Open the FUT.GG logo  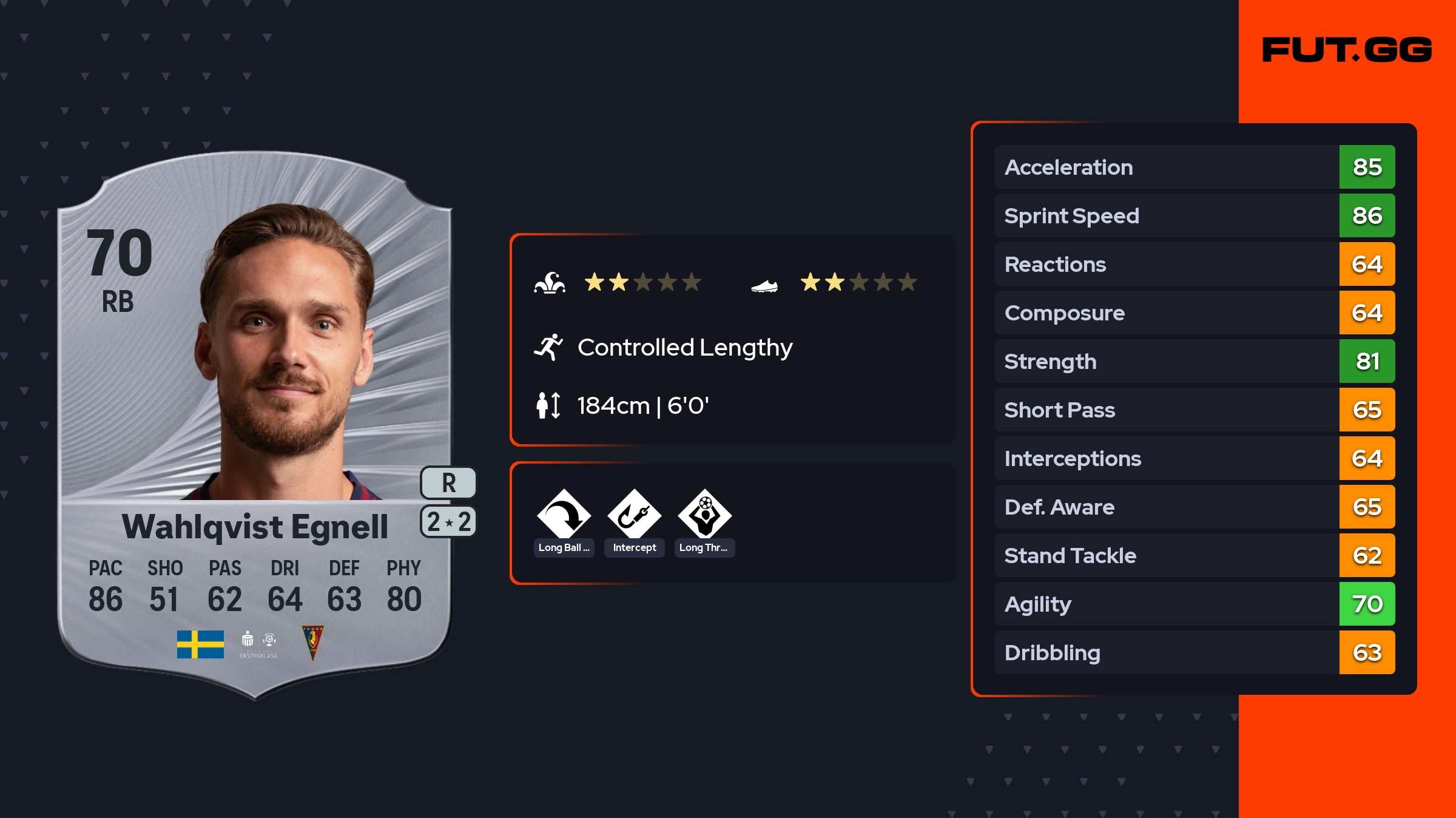[x=1347, y=50]
